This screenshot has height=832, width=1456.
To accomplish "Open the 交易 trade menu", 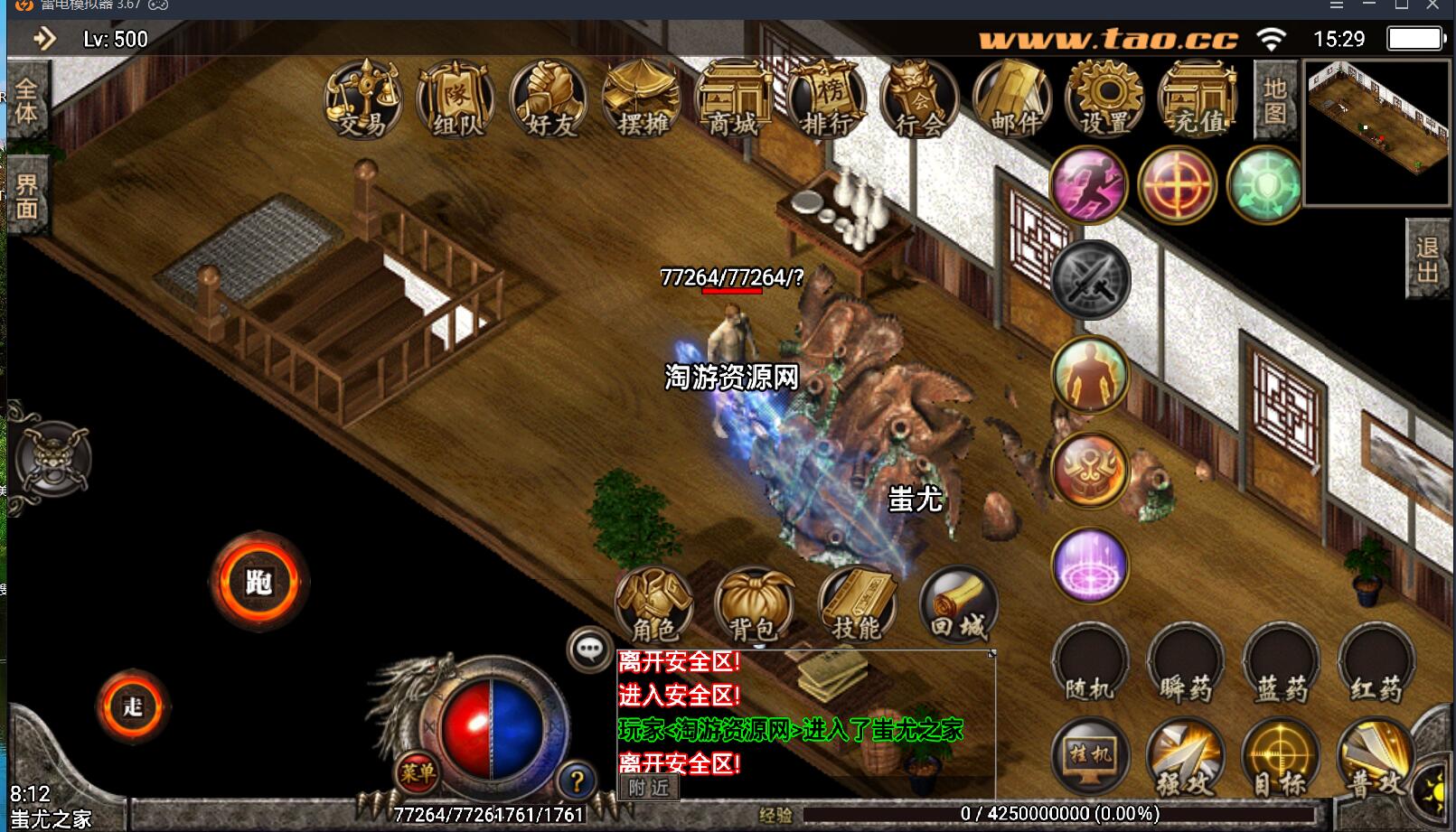I will coord(362,99).
